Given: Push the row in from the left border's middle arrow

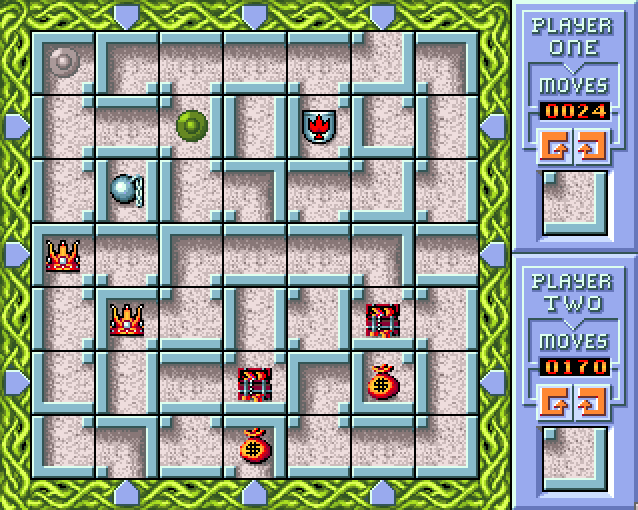Looking at the screenshot, I should [x=15, y=254].
